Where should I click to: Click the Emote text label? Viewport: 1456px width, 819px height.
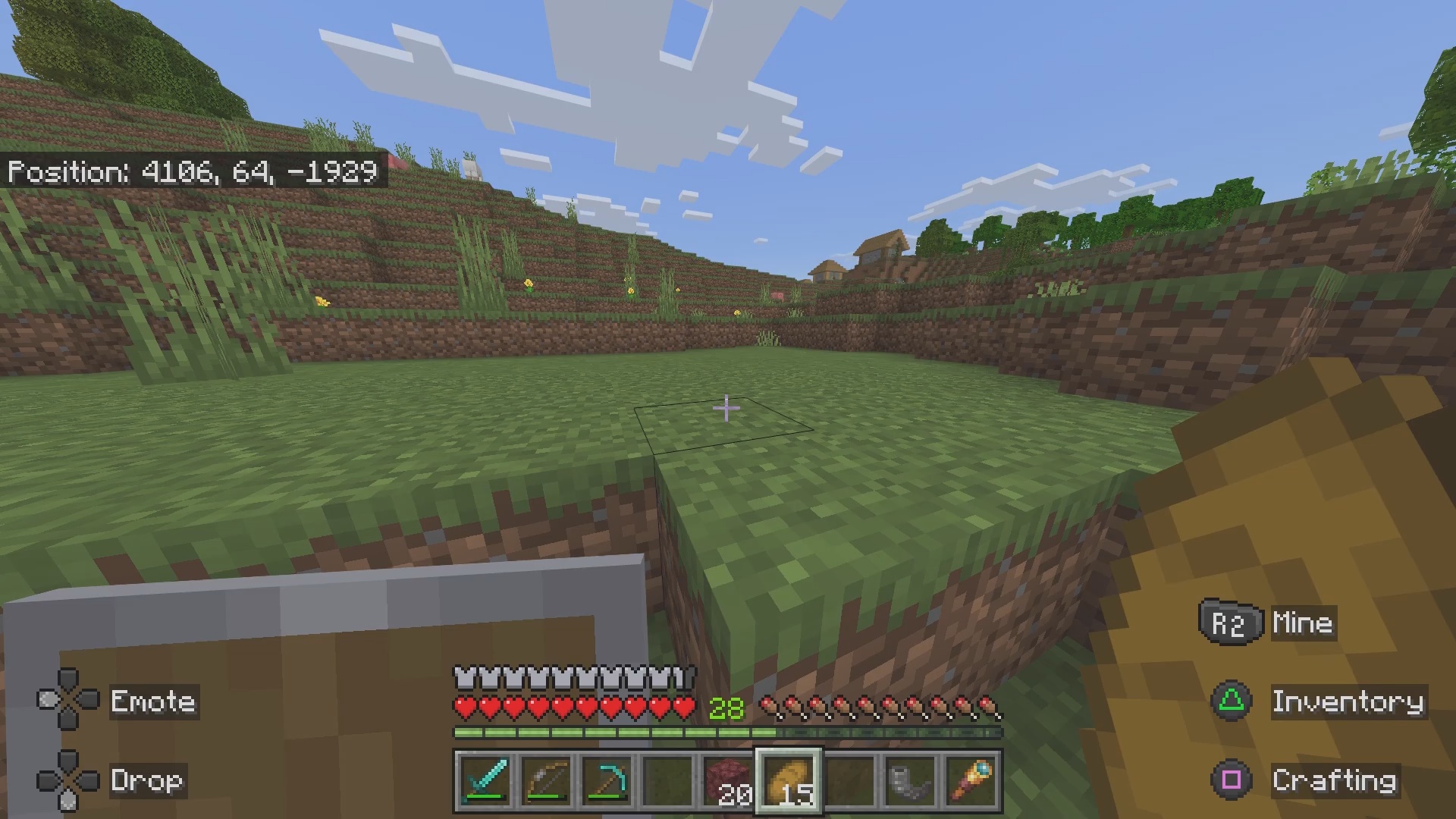point(152,701)
